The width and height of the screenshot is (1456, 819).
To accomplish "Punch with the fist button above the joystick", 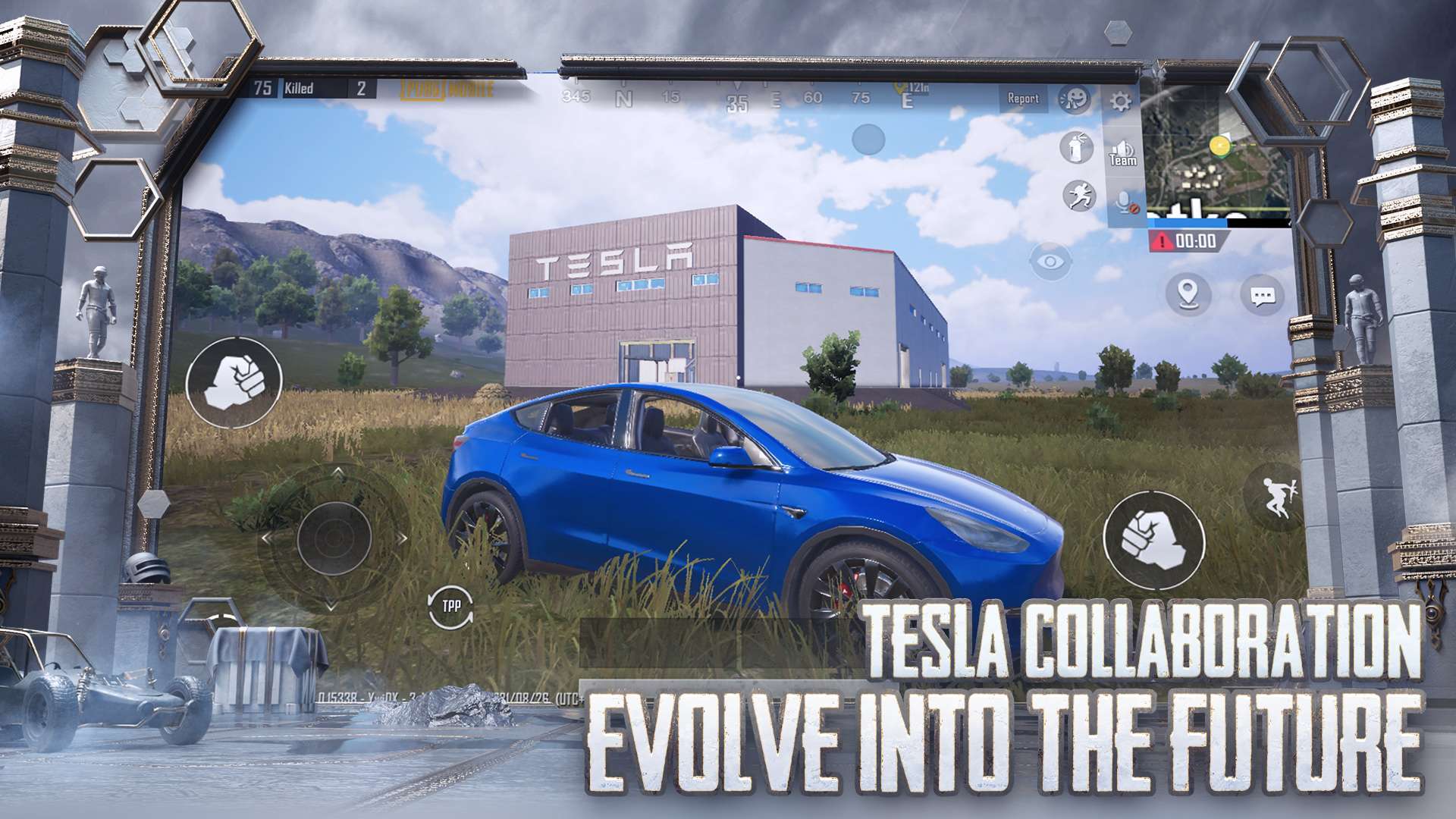I will pos(234,379).
